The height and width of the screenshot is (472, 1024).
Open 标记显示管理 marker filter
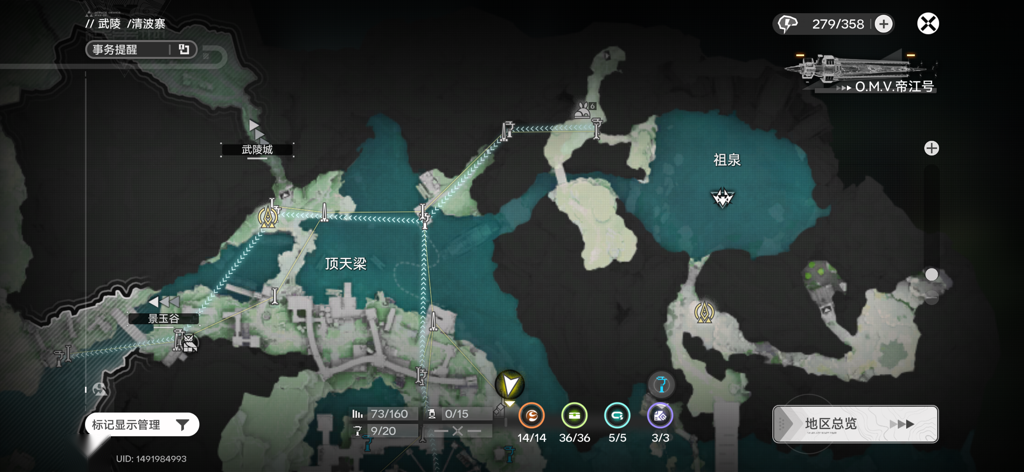[x=140, y=425]
